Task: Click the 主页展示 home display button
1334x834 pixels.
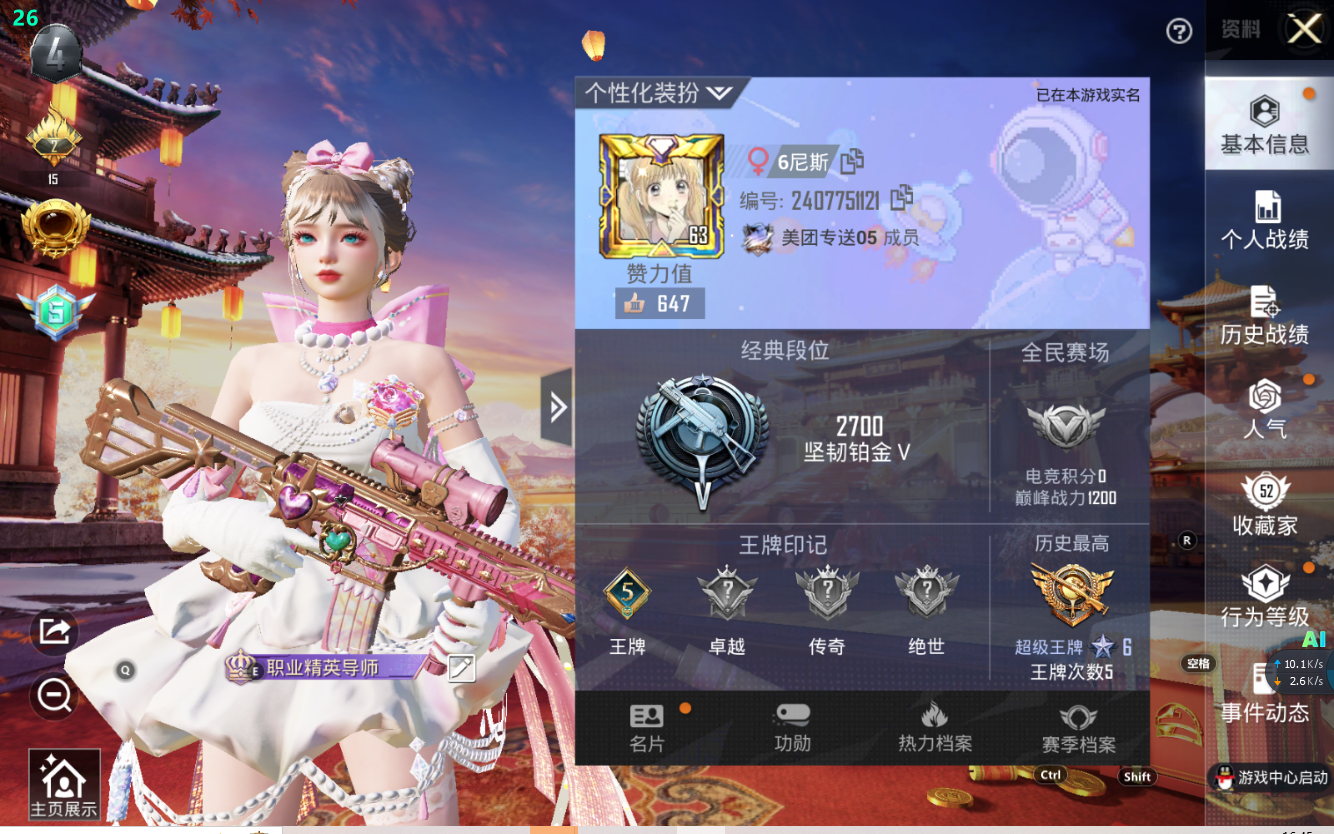Action: 64,785
